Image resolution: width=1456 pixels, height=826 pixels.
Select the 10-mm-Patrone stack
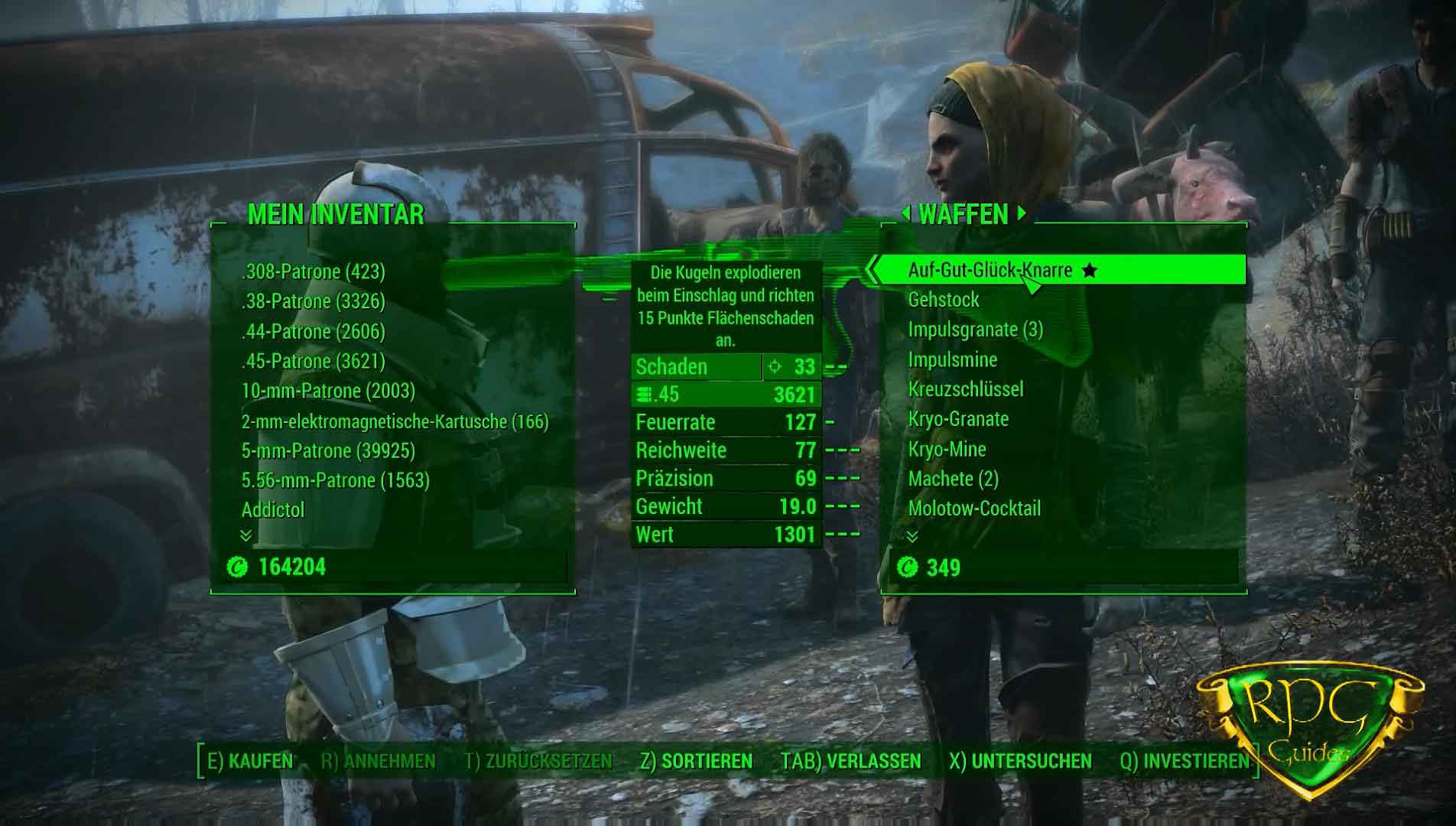point(328,391)
